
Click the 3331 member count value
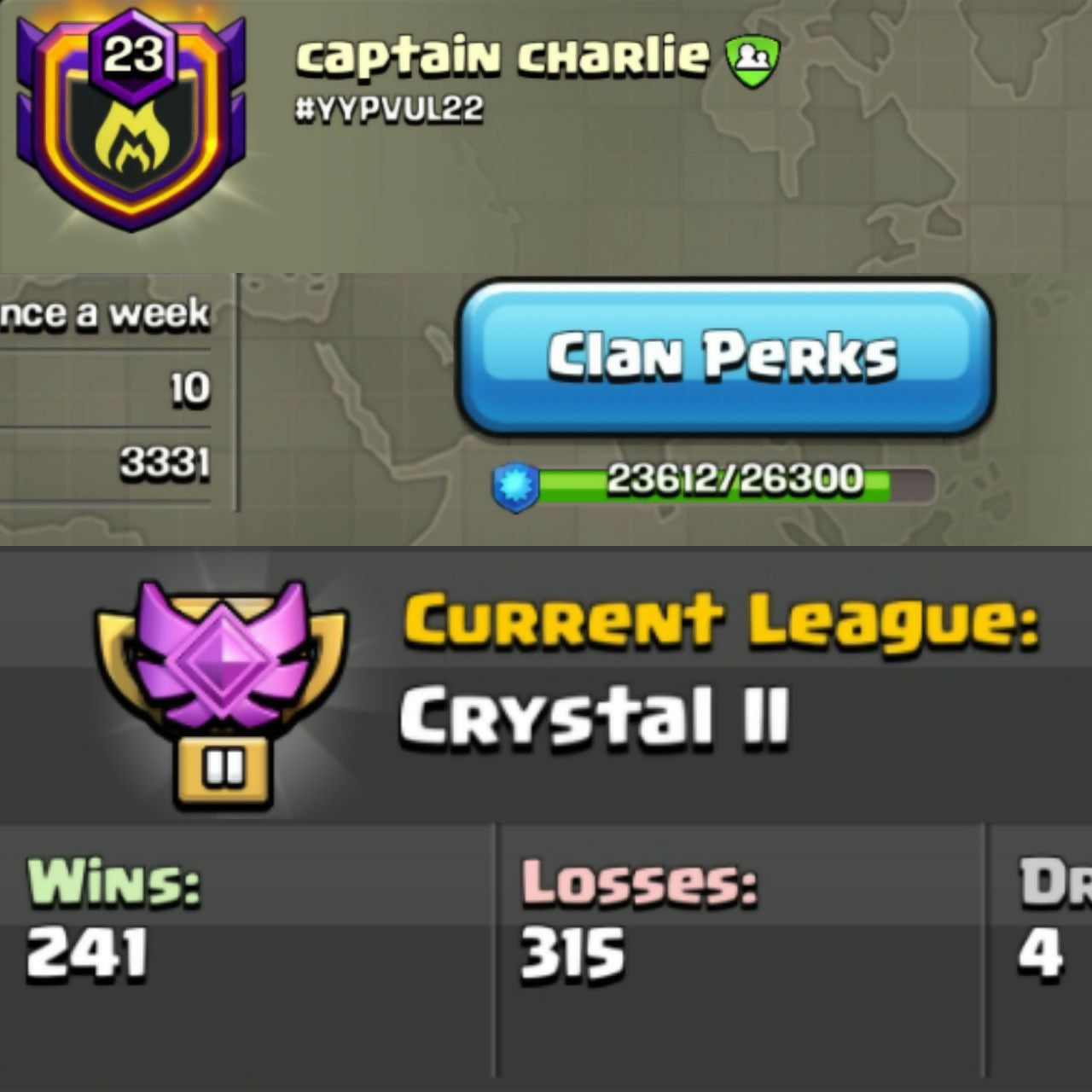(165, 465)
